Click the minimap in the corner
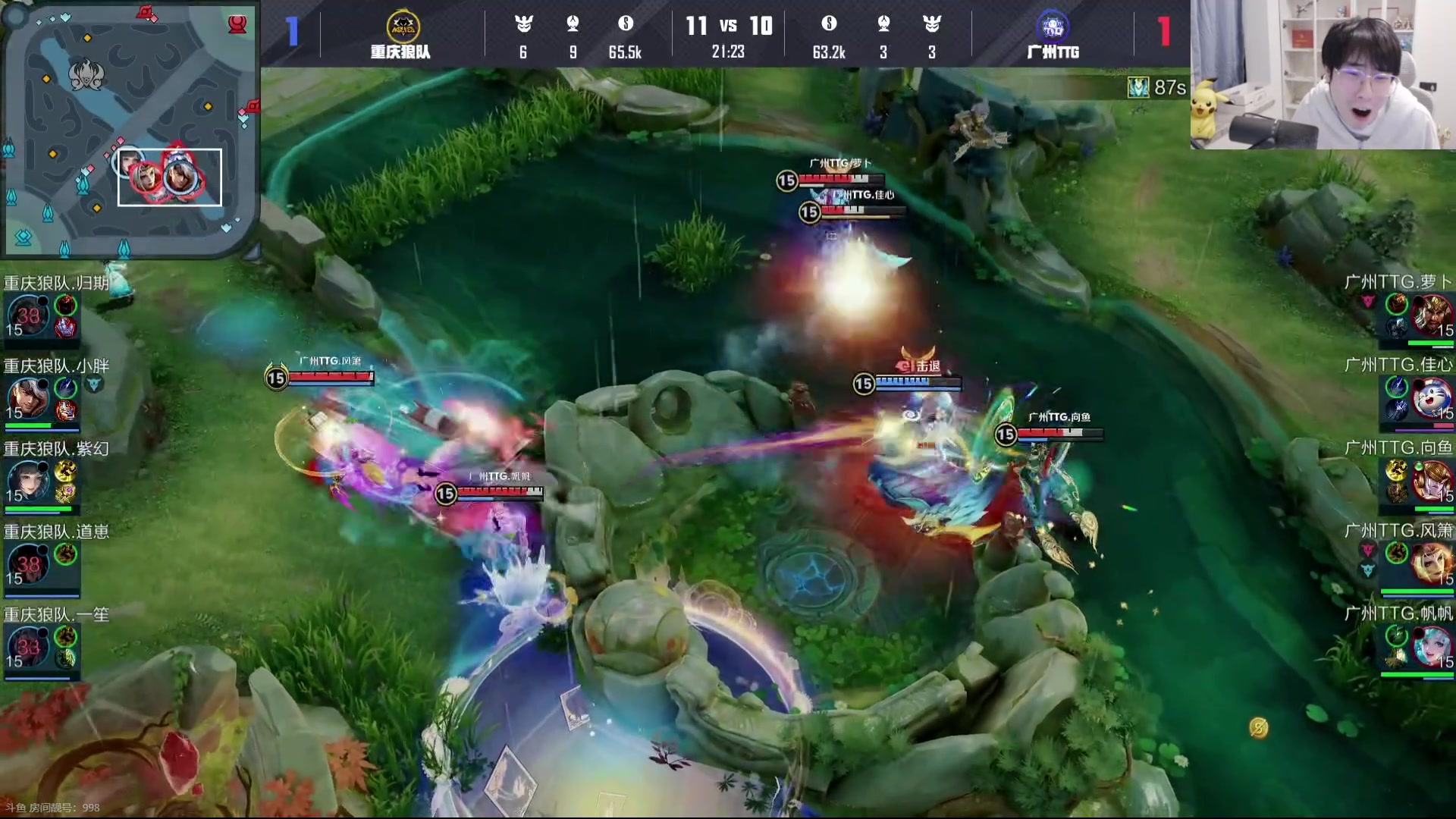The height and width of the screenshot is (819, 1456). (x=129, y=129)
